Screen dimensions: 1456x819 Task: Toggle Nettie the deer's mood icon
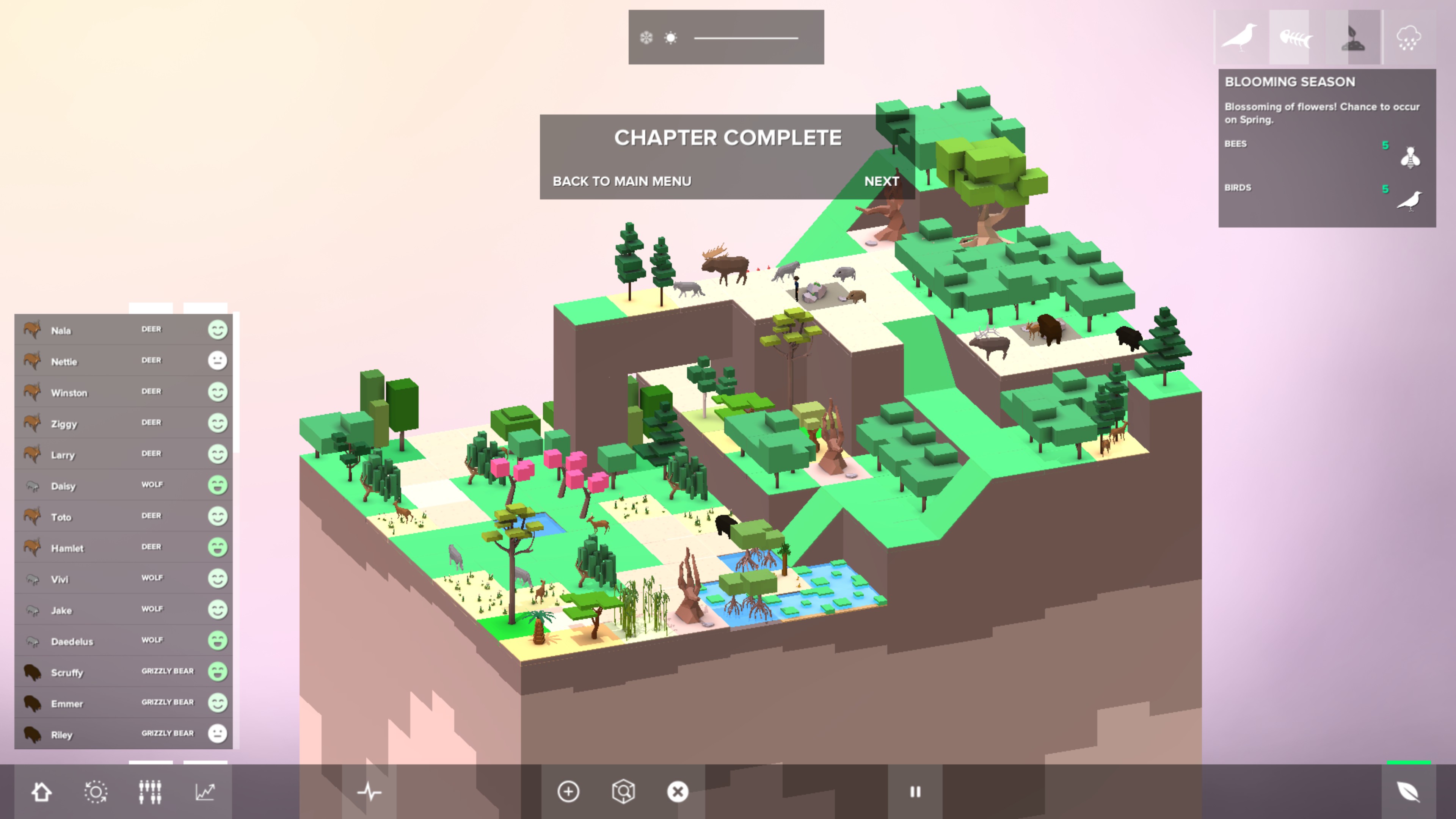click(218, 361)
